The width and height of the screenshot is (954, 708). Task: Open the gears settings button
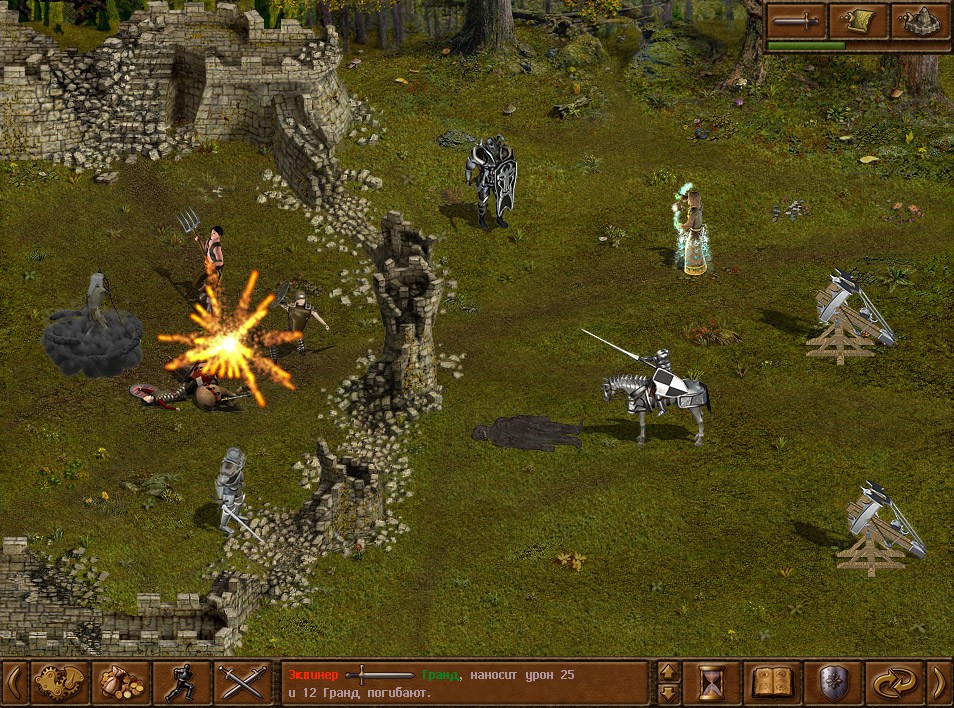60,683
